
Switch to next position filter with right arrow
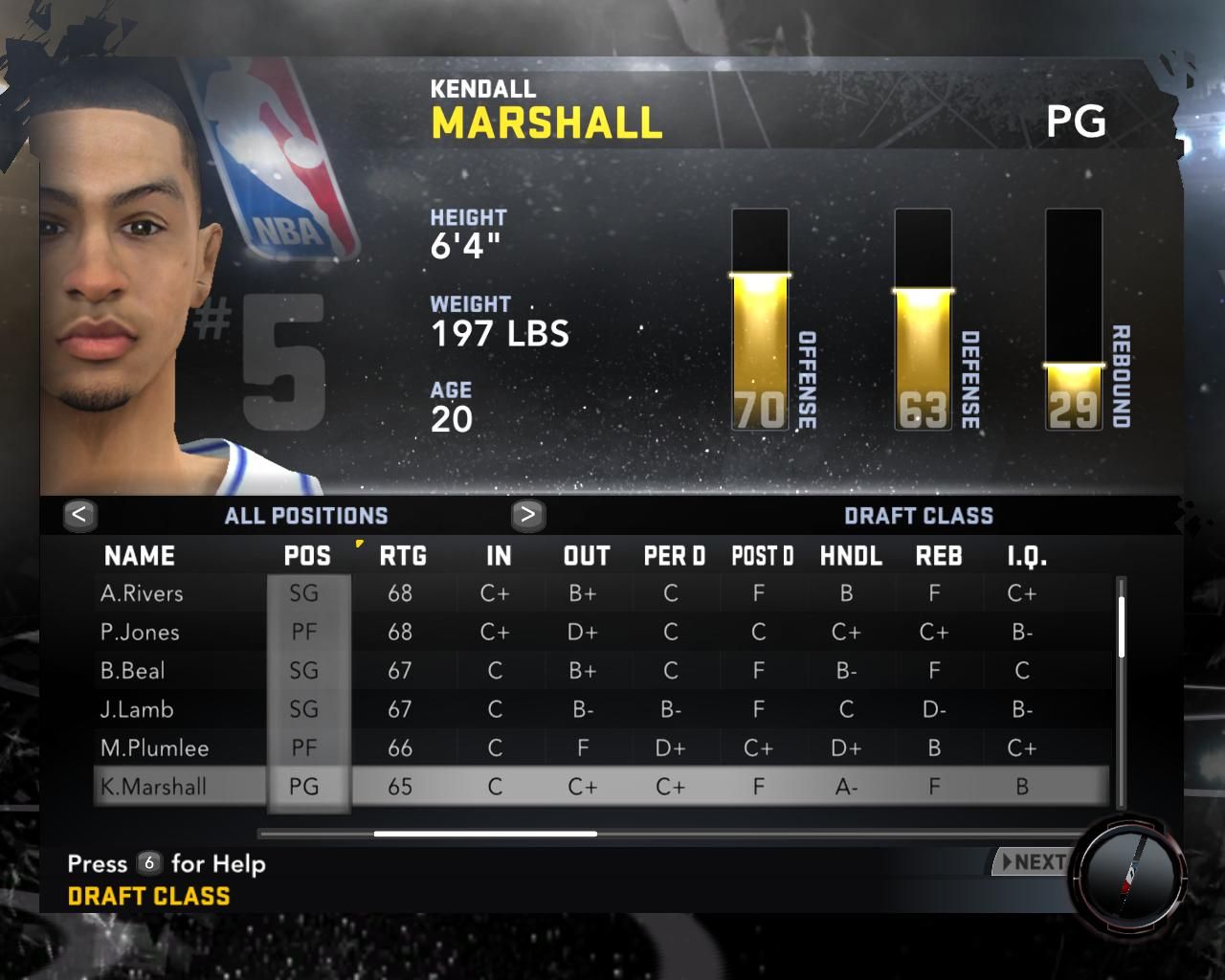coord(527,515)
